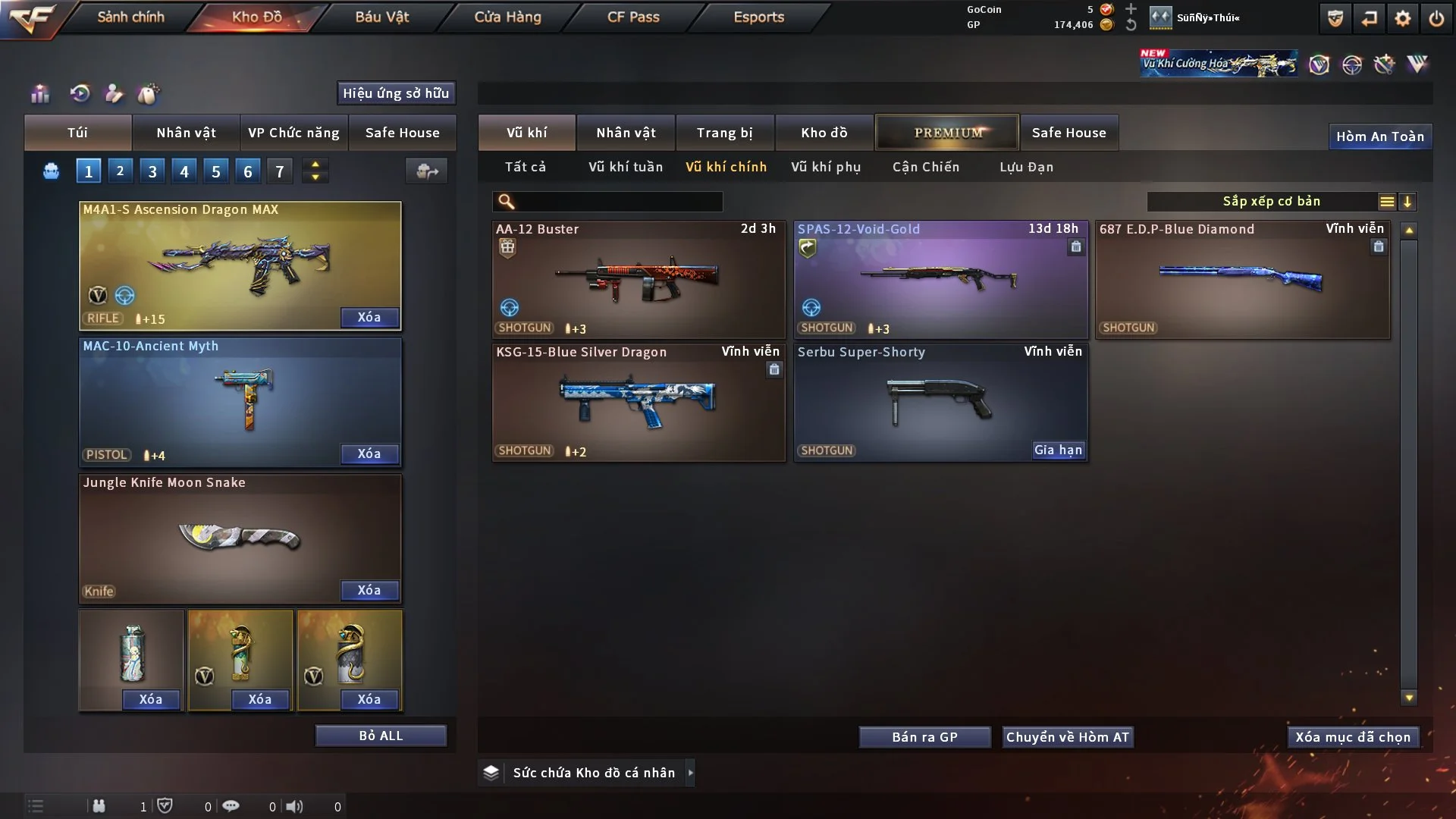1456x819 pixels.
Task: Open settings via the gear icon
Action: click(1402, 18)
